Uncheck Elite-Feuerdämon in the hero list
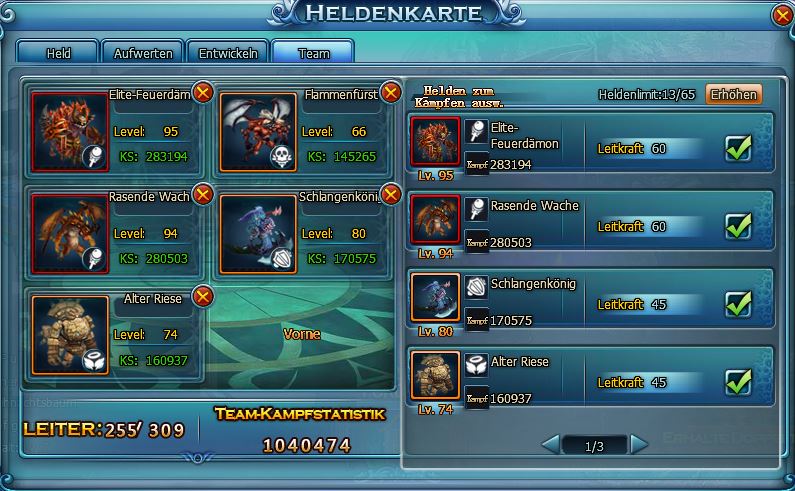This screenshot has width=795, height=491. (x=738, y=148)
